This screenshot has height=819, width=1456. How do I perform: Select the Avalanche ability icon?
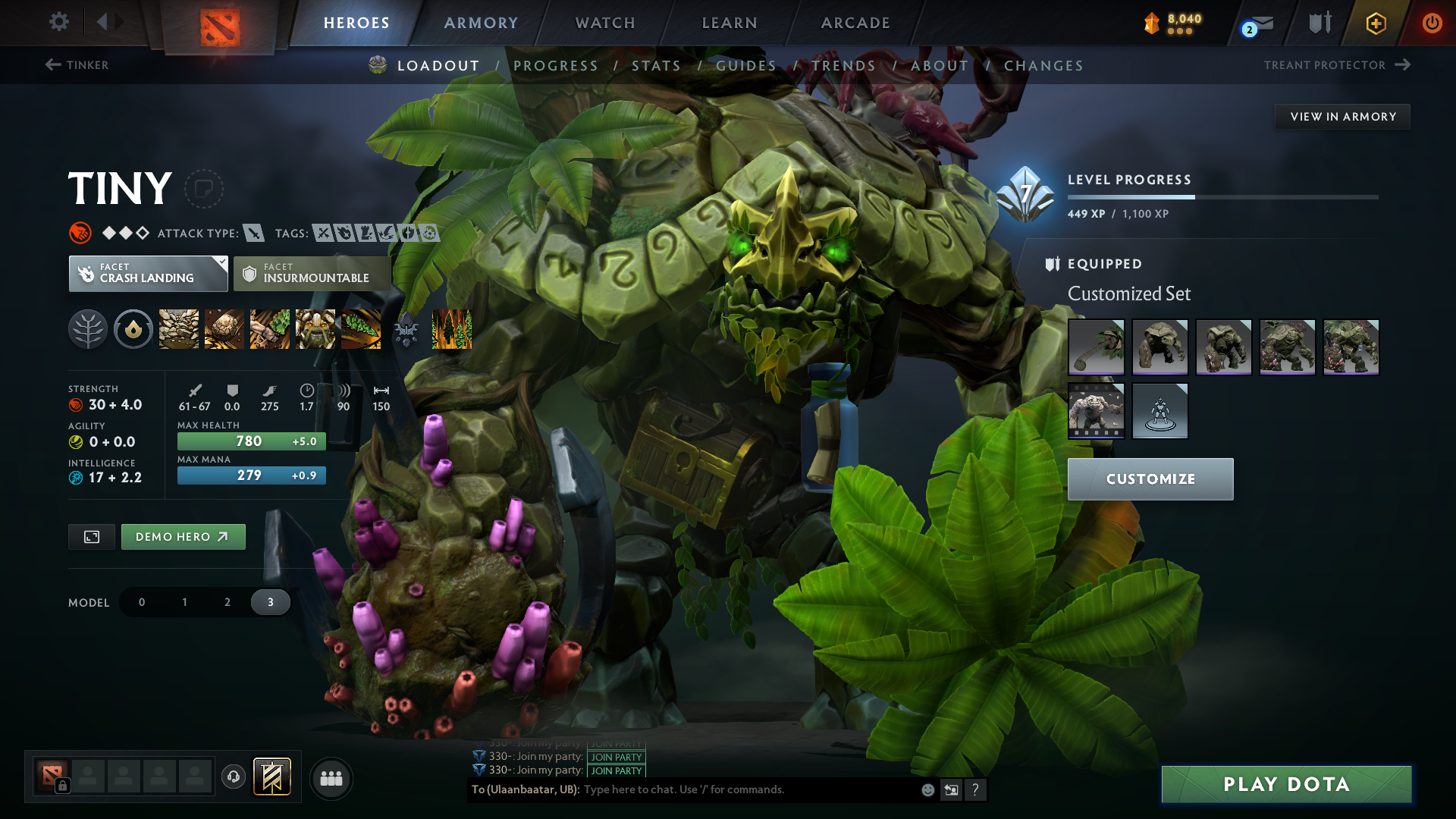[x=178, y=329]
